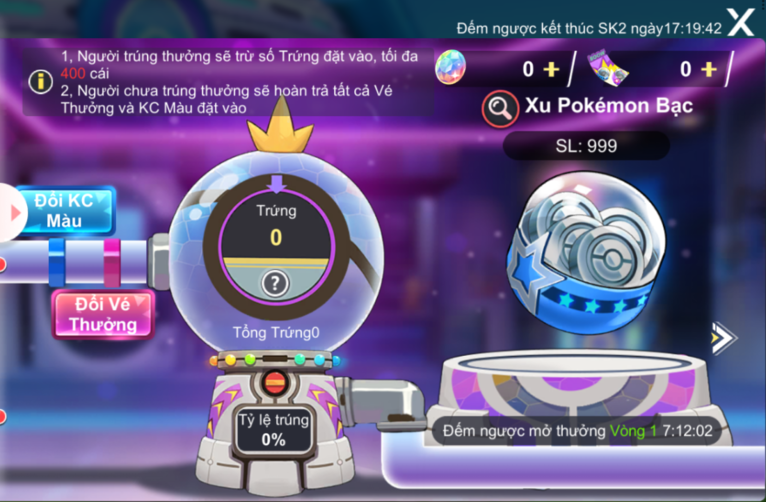Add more colored gems with plus
766x502 pixels.
point(551,69)
